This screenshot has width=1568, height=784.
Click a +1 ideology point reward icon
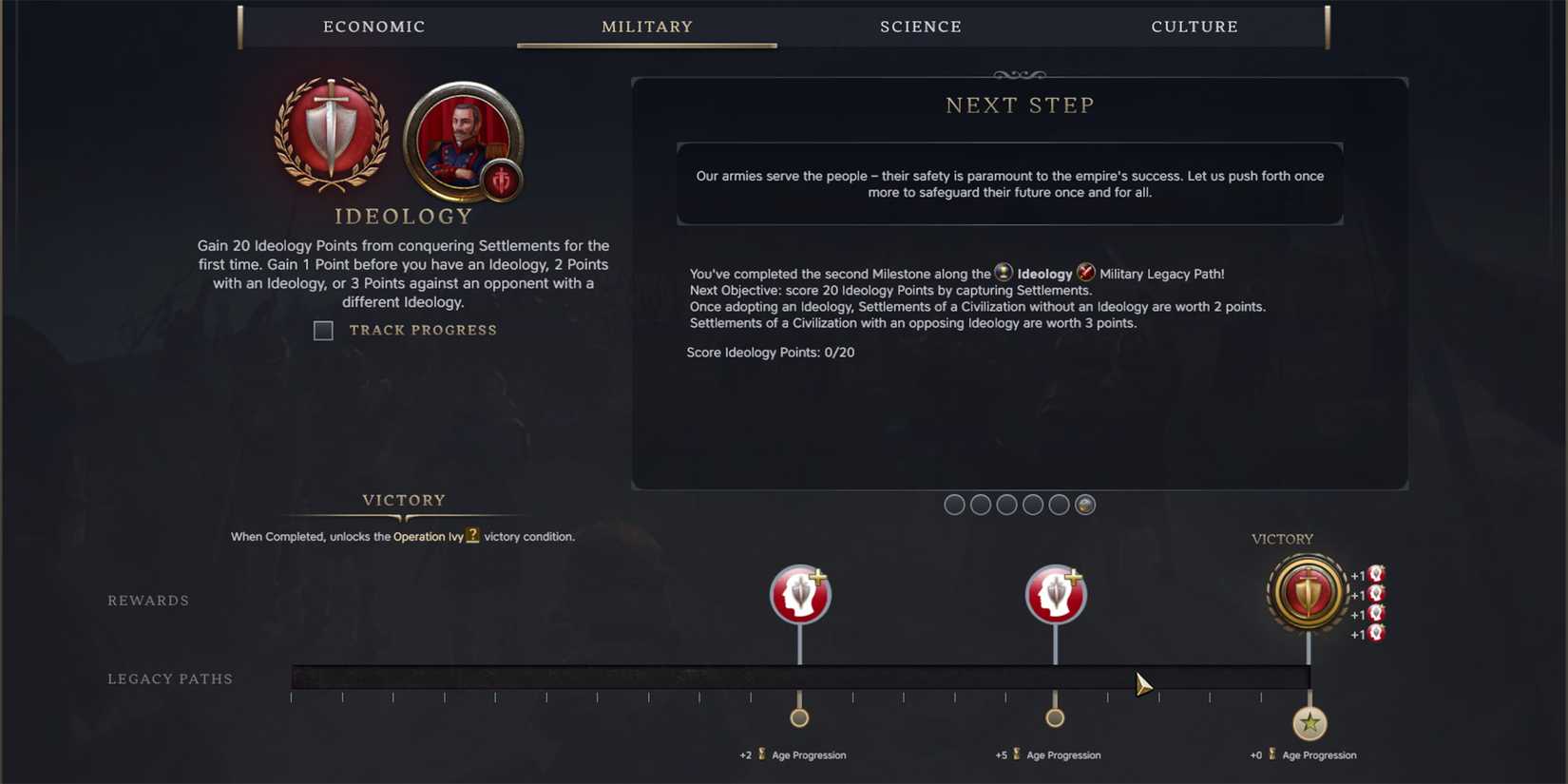[x=1373, y=575]
